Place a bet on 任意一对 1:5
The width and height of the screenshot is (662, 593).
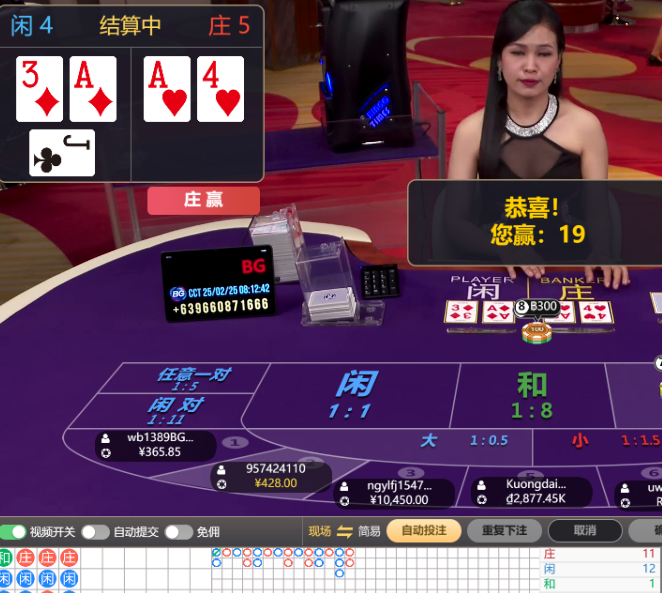[193, 379]
